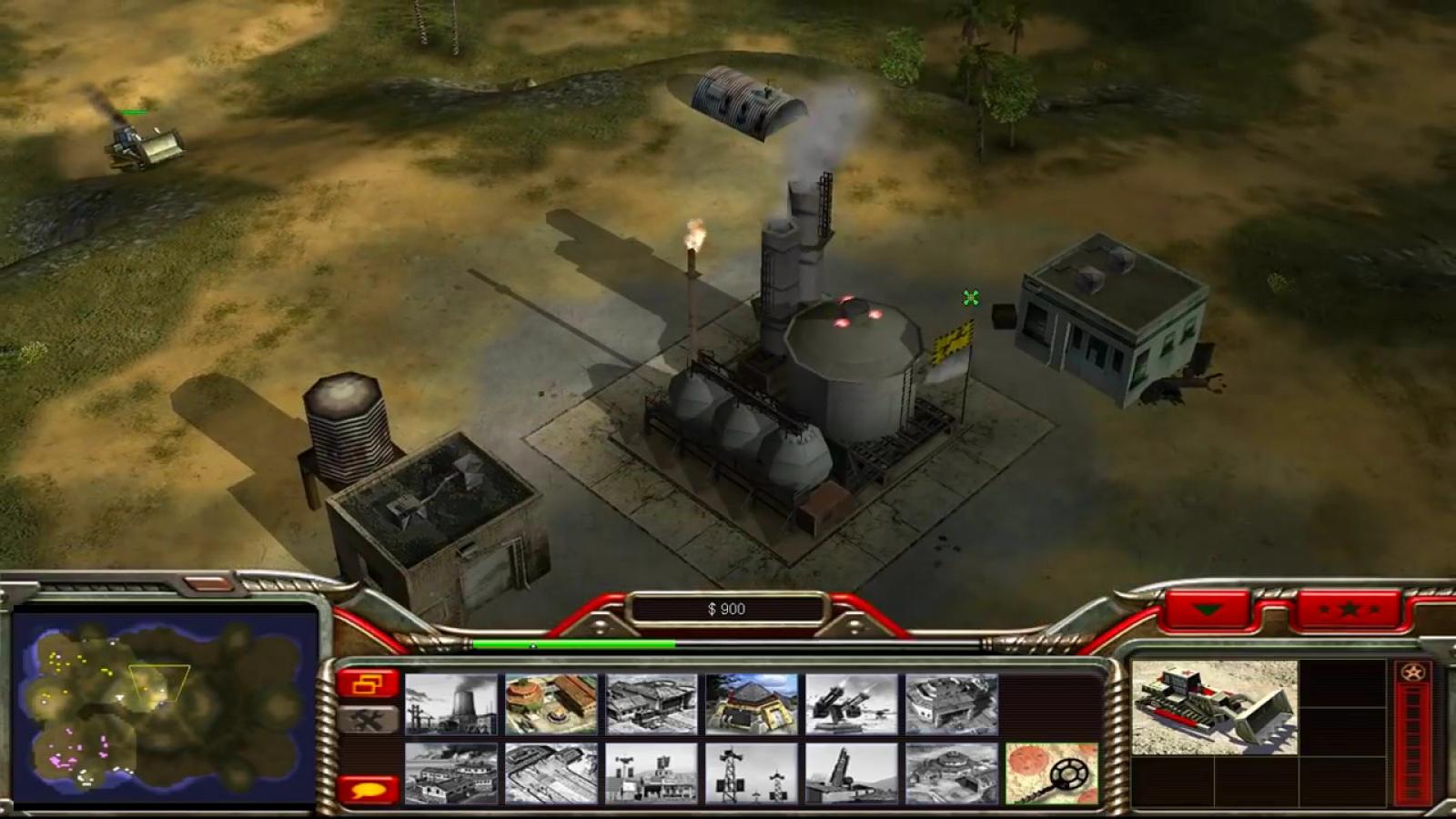Screen dimensions: 1456x819
Task: Select the Bunker build icon
Action: pyautogui.click(x=752, y=704)
